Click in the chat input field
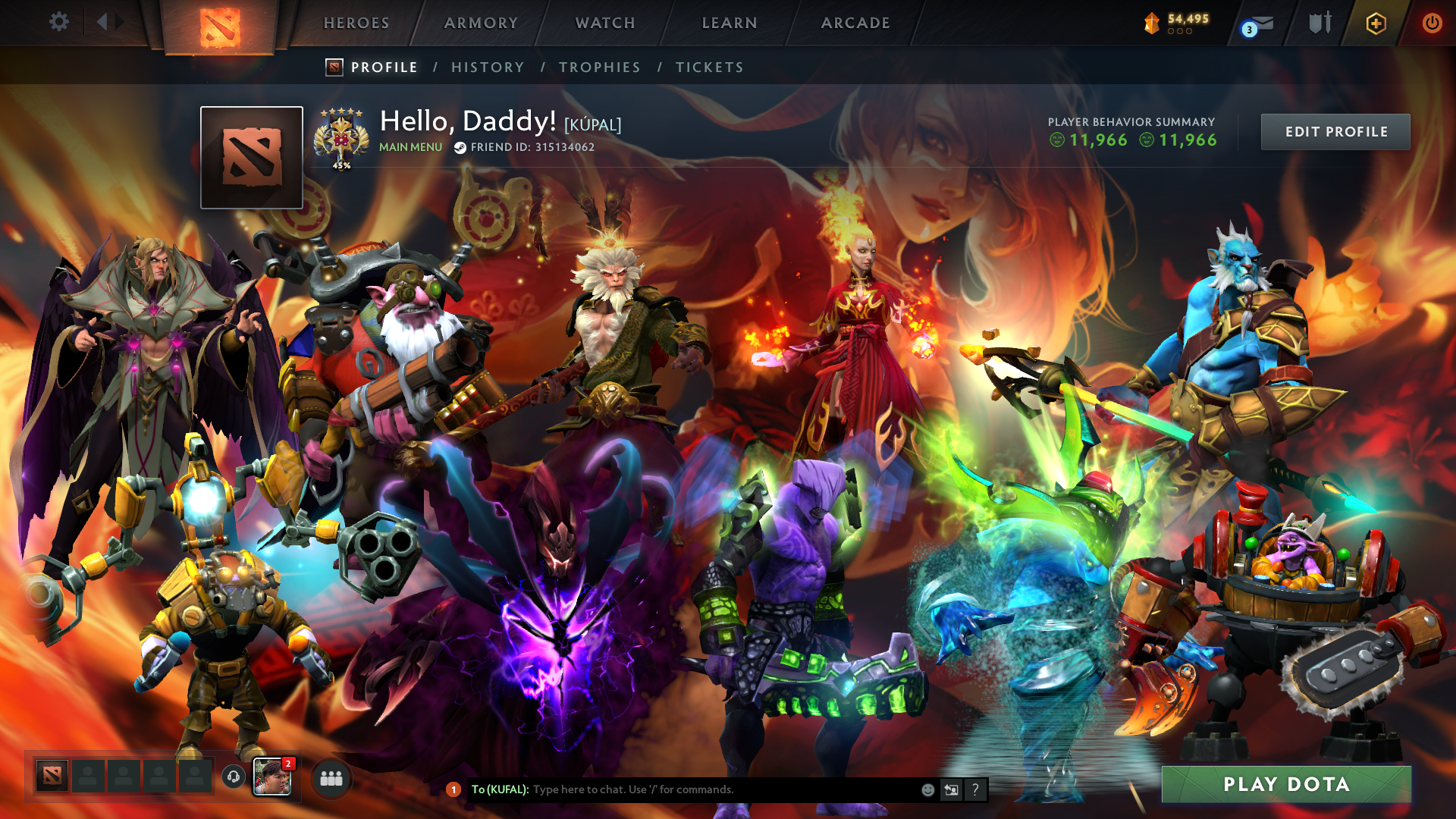 [x=682, y=789]
